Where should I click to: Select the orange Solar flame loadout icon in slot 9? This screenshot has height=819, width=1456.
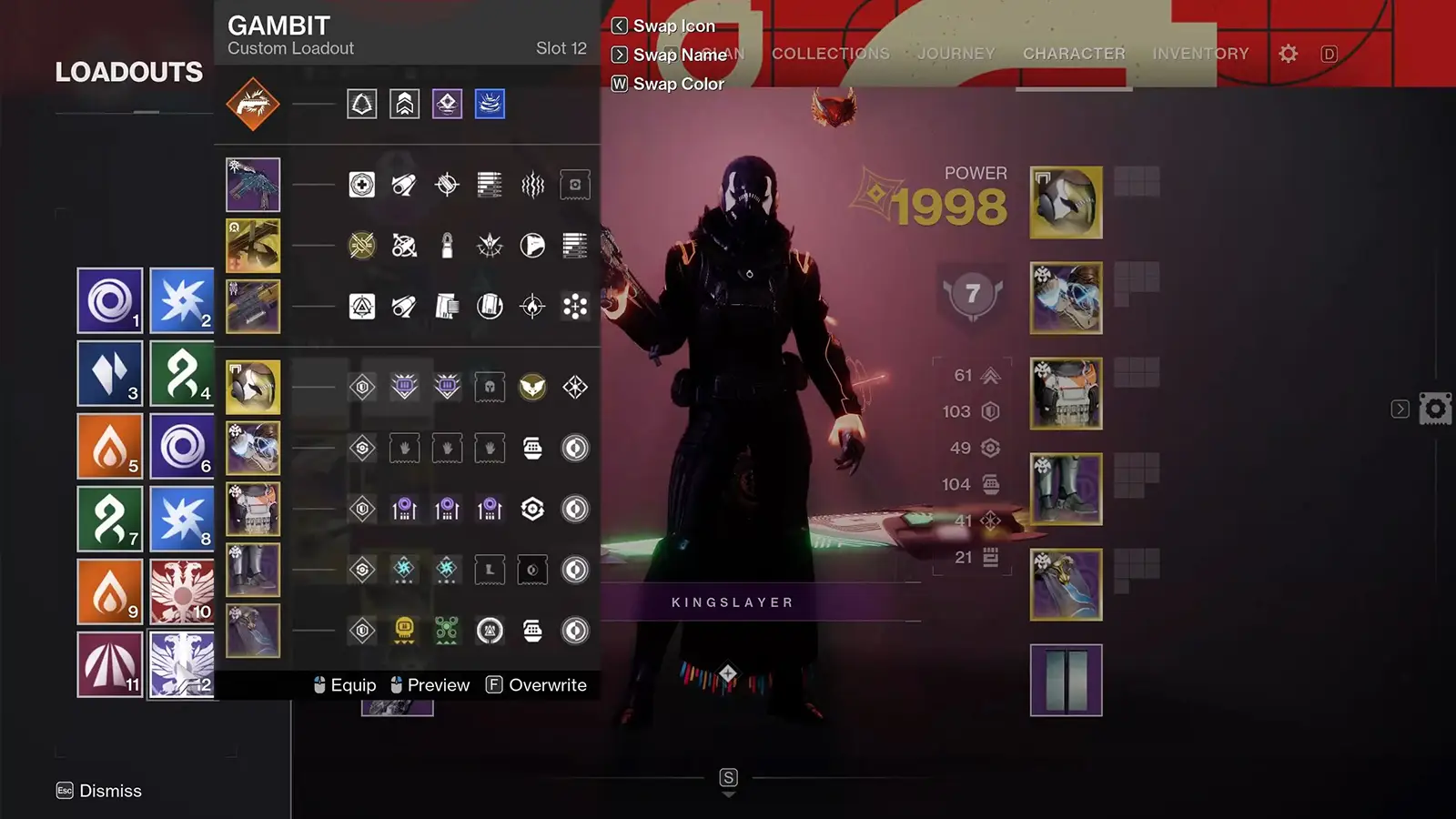click(109, 591)
